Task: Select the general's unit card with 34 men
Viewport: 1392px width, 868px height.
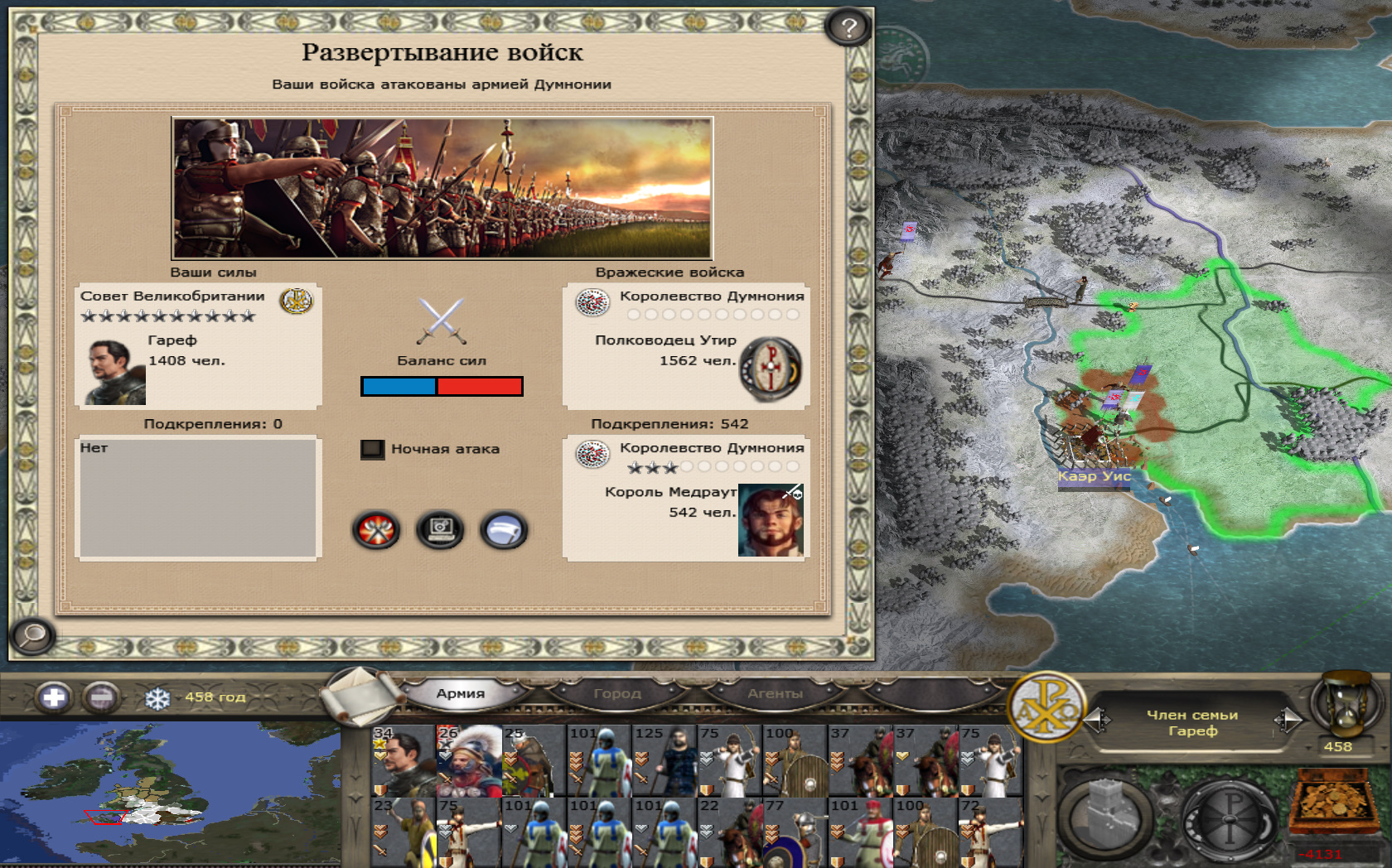Action: 404,761
